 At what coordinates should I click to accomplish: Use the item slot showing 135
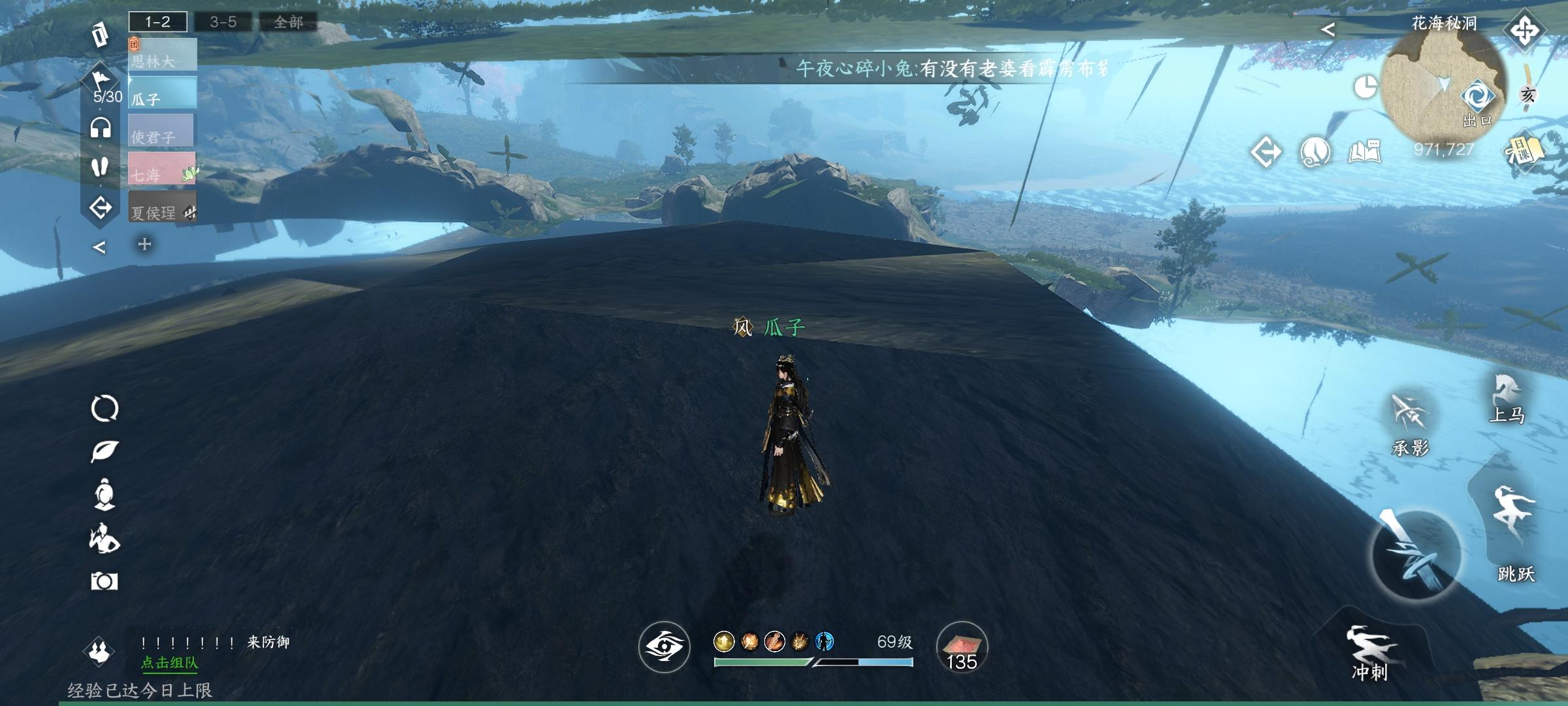[962, 647]
